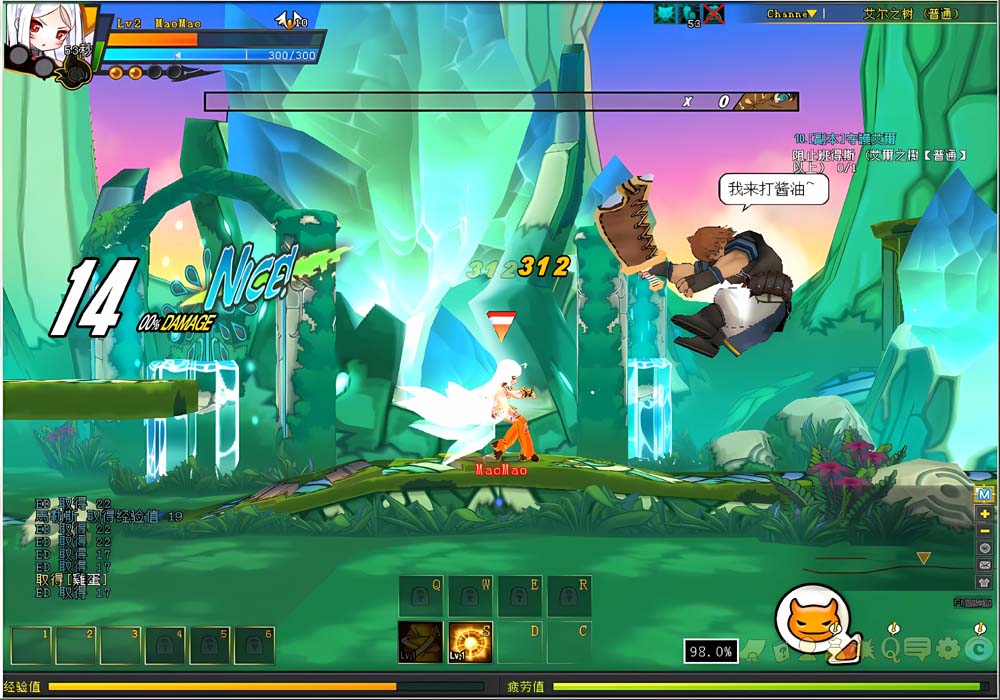This screenshot has height=700, width=1000.
Task: Open the Channel dropdown
Action: (x=797, y=14)
